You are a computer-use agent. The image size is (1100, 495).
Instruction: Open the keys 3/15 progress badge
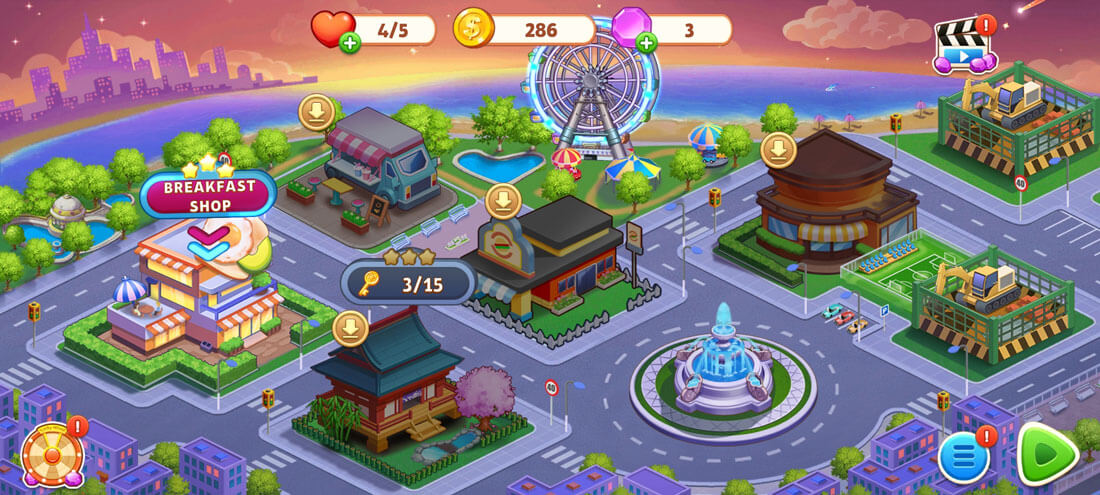pos(408,283)
